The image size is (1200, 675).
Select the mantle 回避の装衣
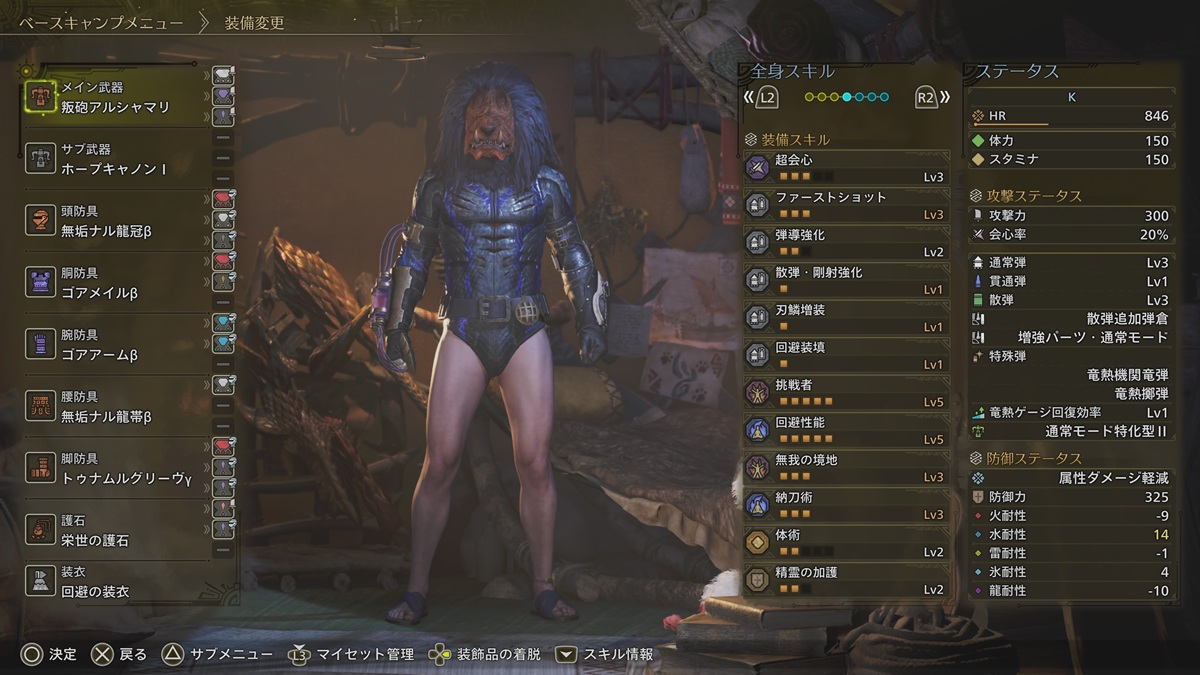tap(115, 583)
